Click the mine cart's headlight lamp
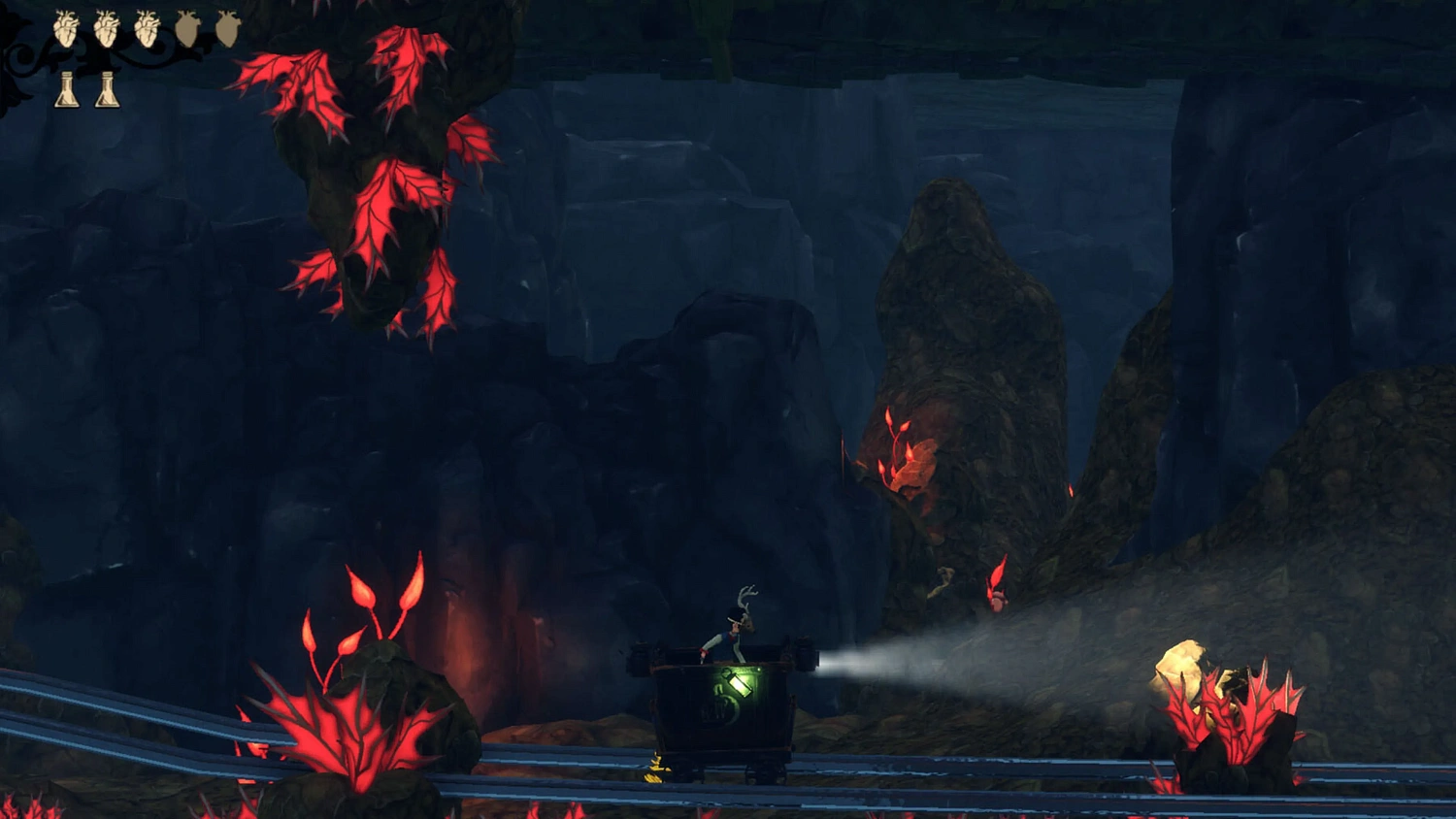Screen dimensions: 1456x819 [x=806, y=656]
